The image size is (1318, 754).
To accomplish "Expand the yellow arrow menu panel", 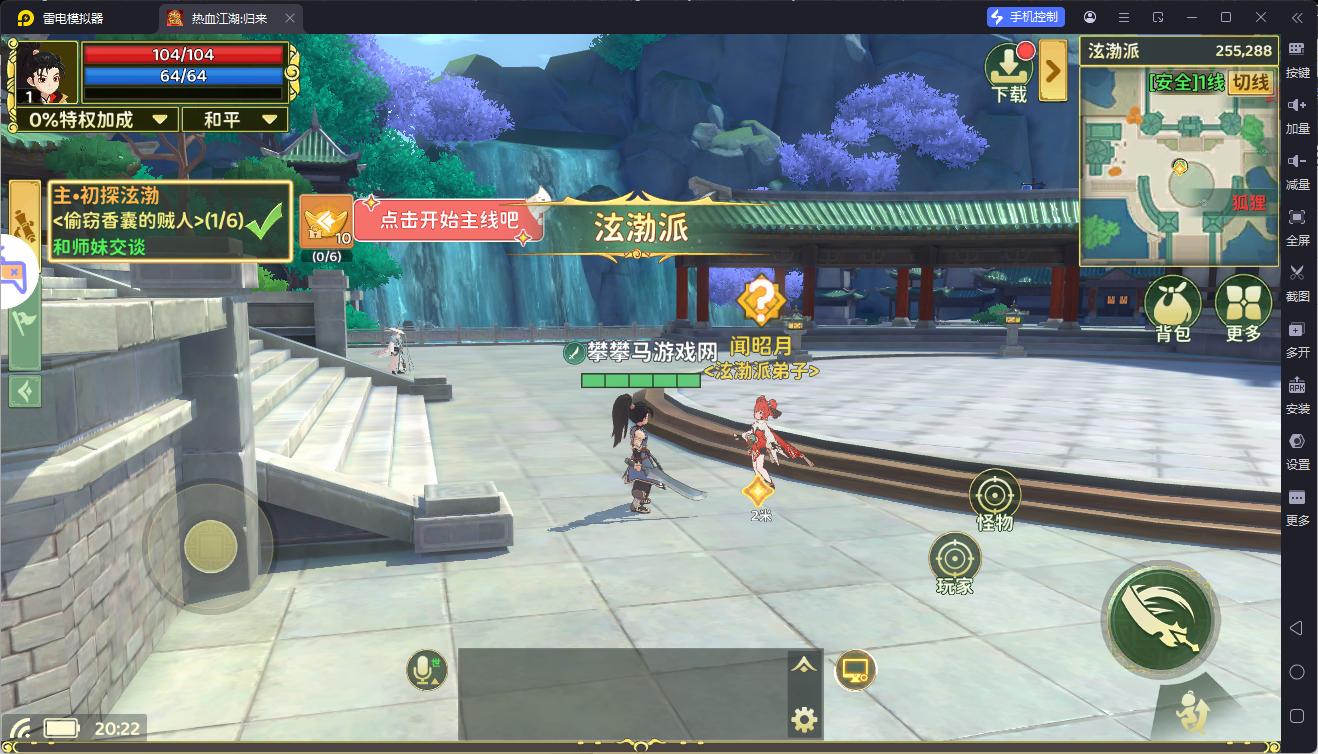I will click(x=1052, y=70).
